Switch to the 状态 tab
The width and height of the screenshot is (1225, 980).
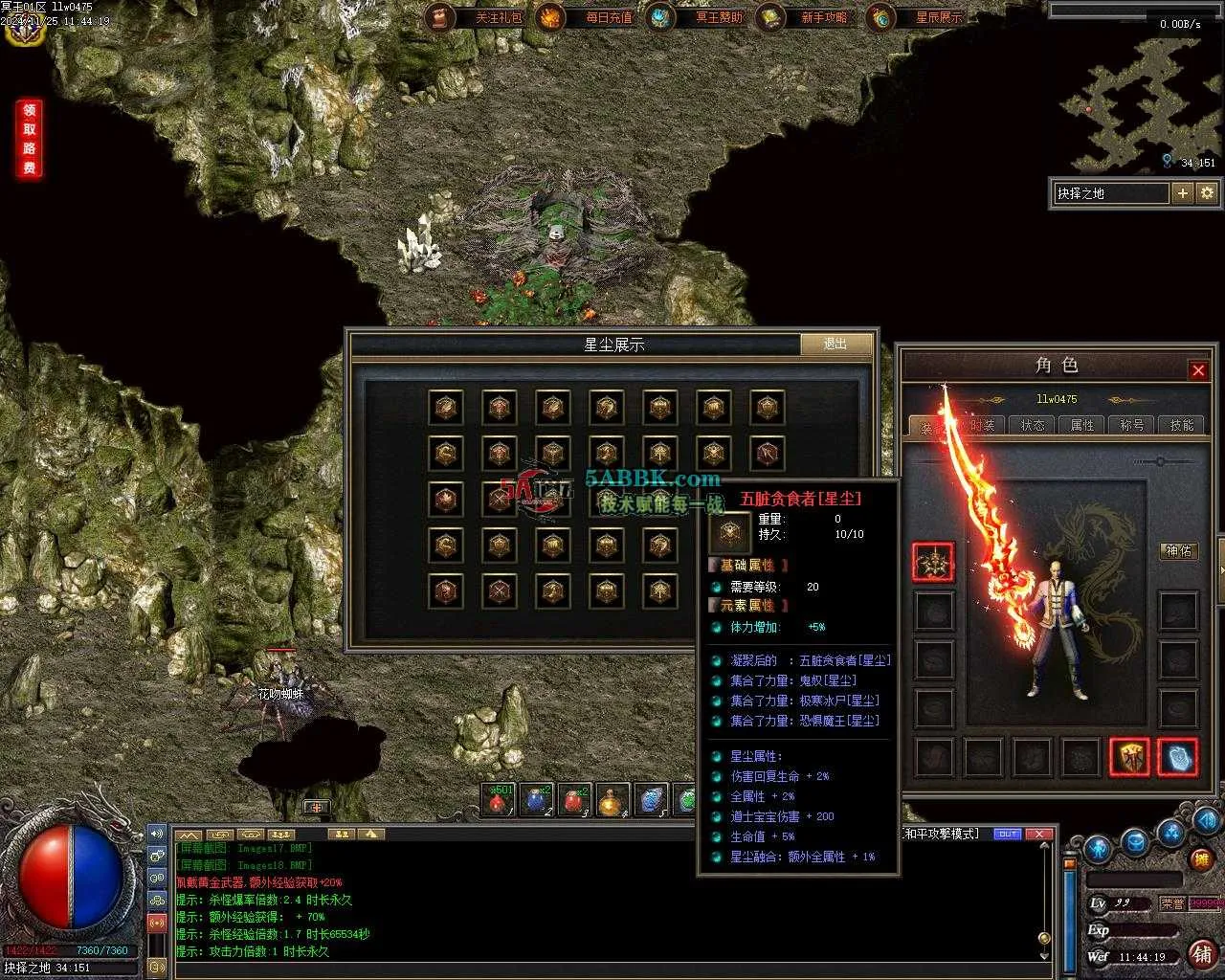(x=1033, y=425)
